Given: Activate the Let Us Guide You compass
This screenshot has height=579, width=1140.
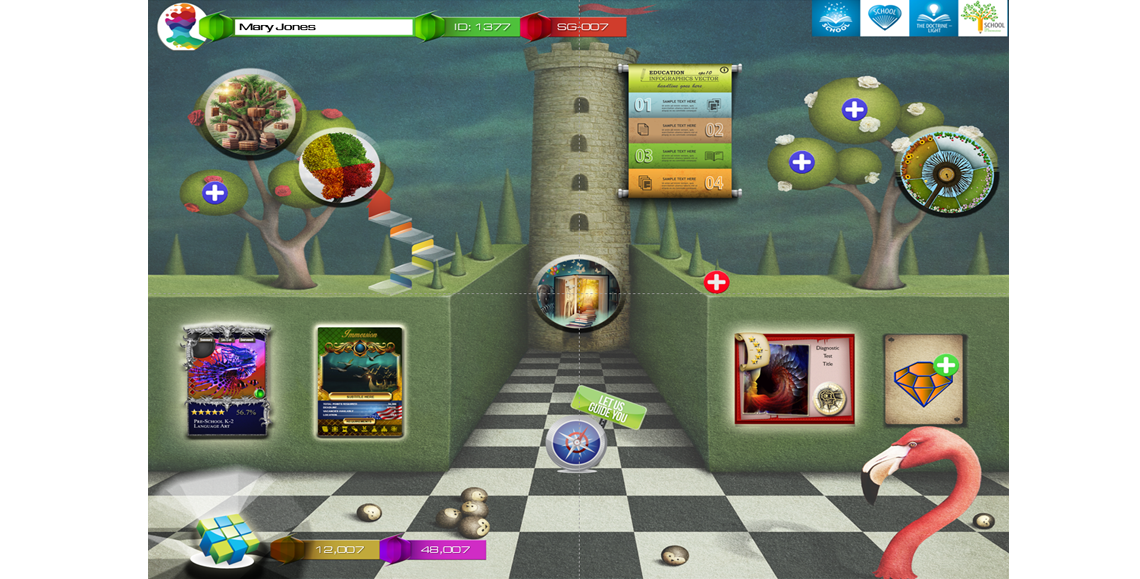Looking at the screenshot, I should (577, 442).
